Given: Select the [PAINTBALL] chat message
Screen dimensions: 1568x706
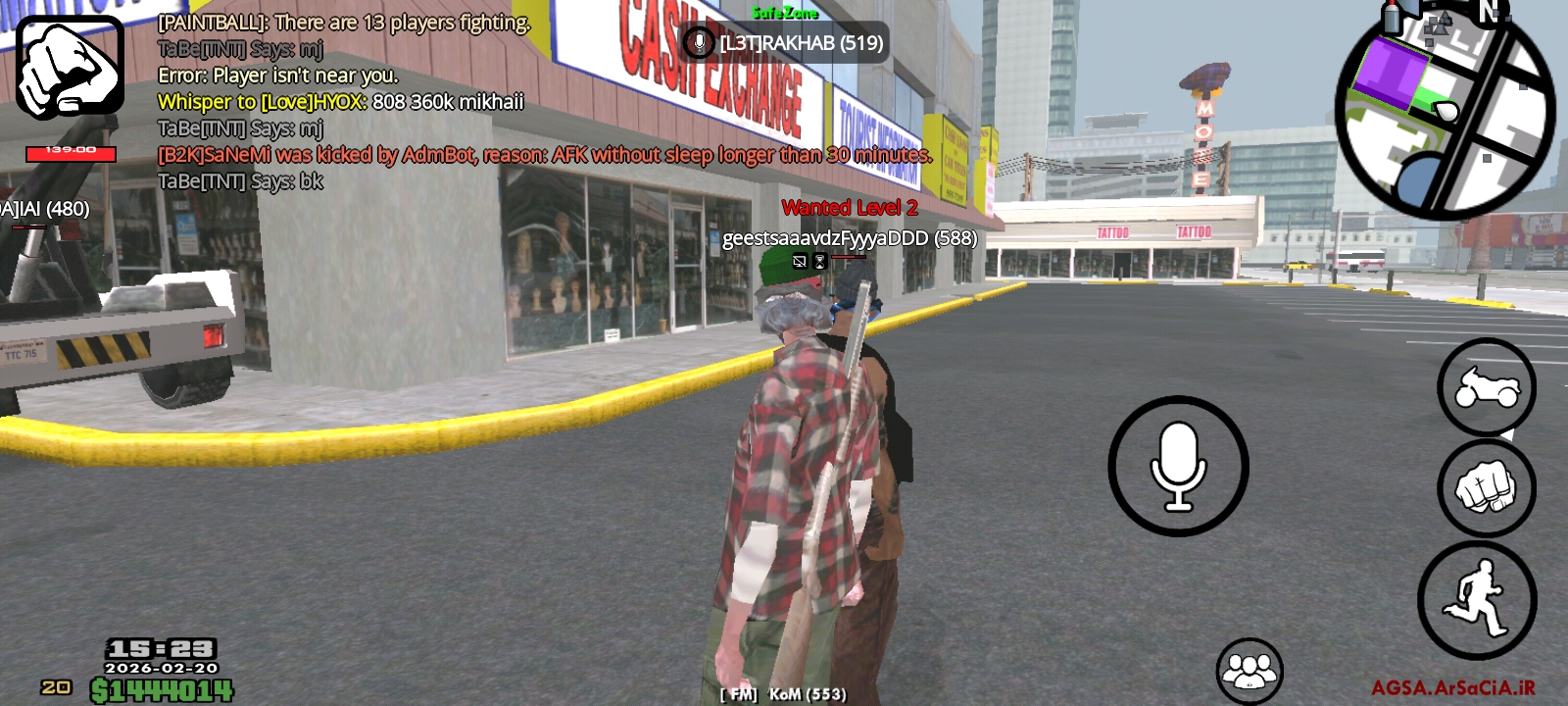Looking at the screenshot, I should coord(345,22).
